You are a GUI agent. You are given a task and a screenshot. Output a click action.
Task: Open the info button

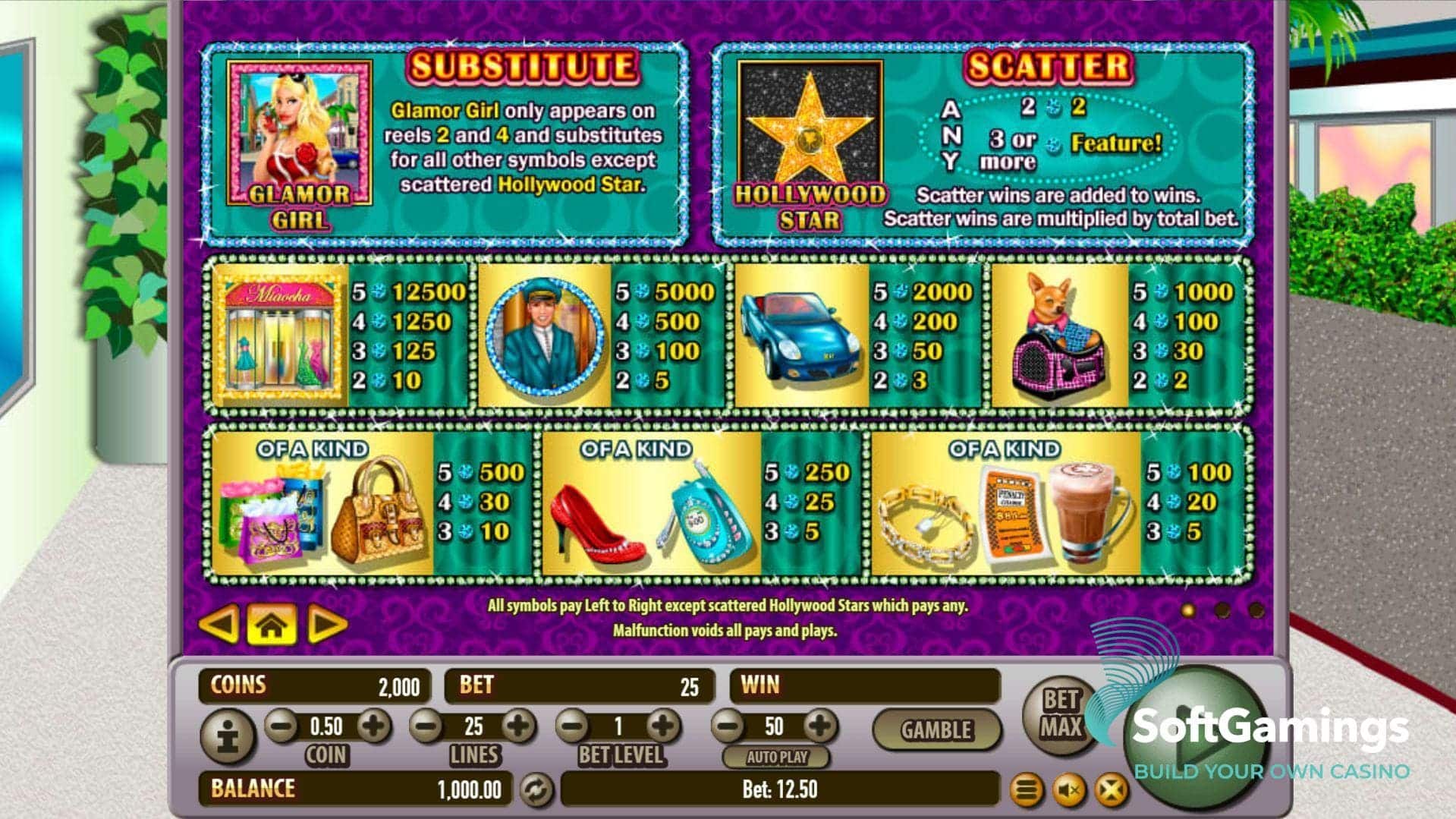point(227,736)
